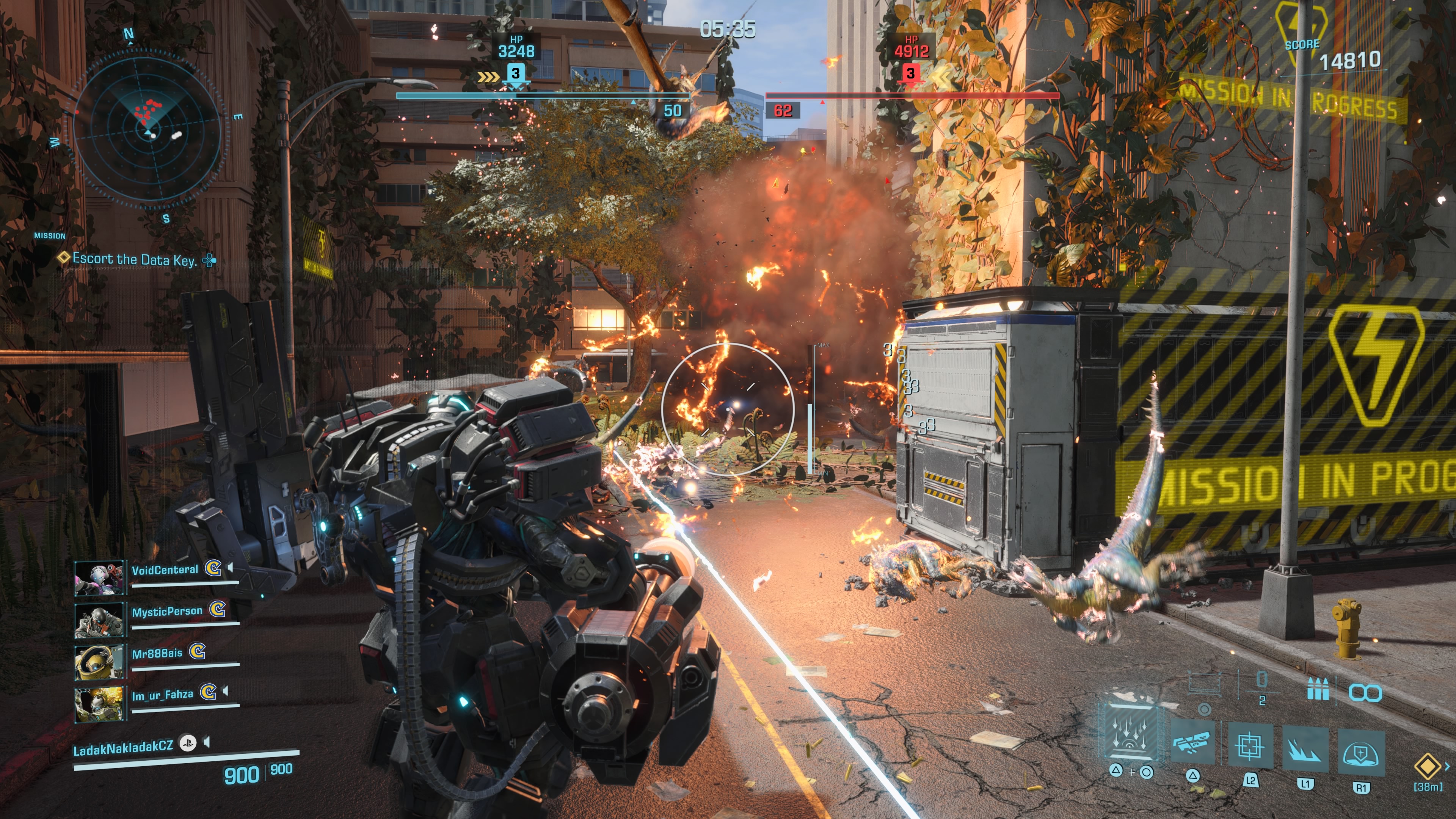
Task: Click the speaker icon beside Im_ur_Fahza
Action: click(x=226, y=691)
